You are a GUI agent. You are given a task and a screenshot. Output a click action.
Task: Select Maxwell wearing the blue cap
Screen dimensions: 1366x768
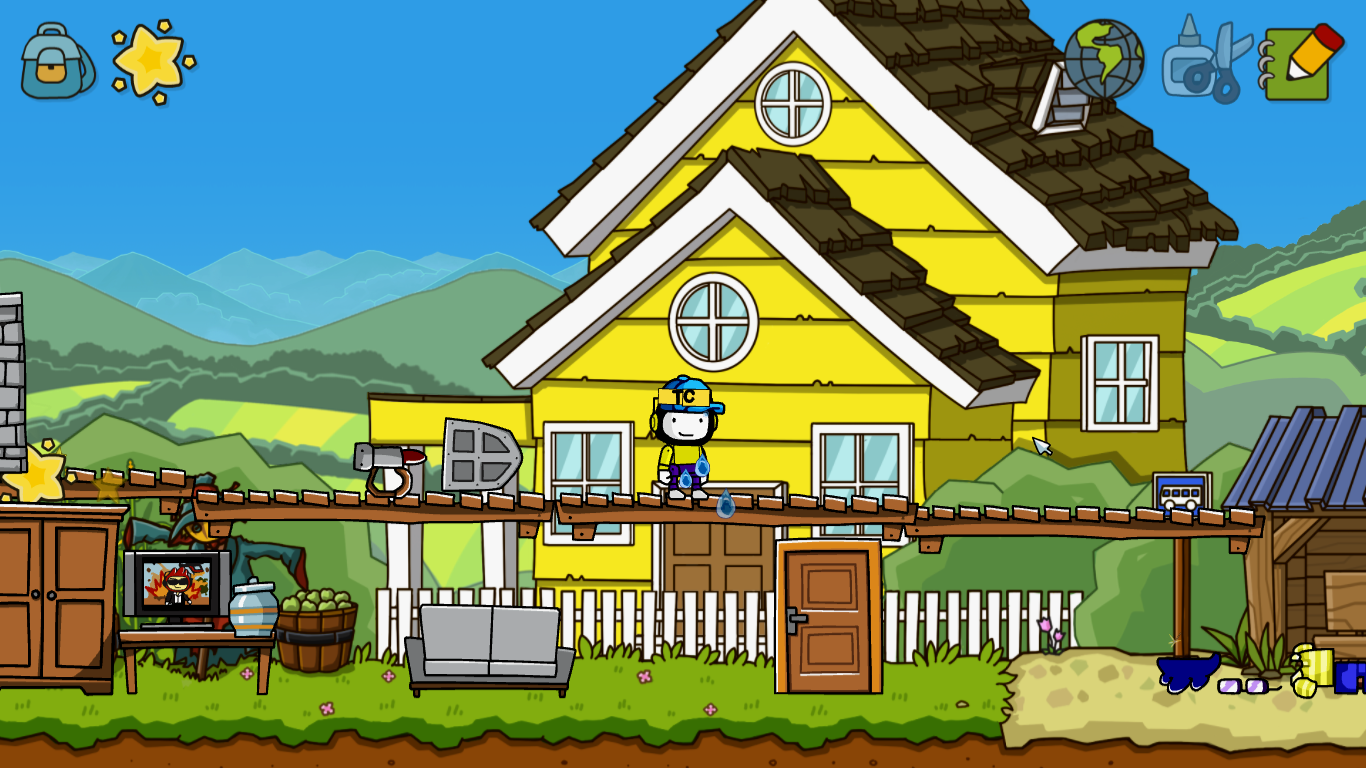pos(684,430)
